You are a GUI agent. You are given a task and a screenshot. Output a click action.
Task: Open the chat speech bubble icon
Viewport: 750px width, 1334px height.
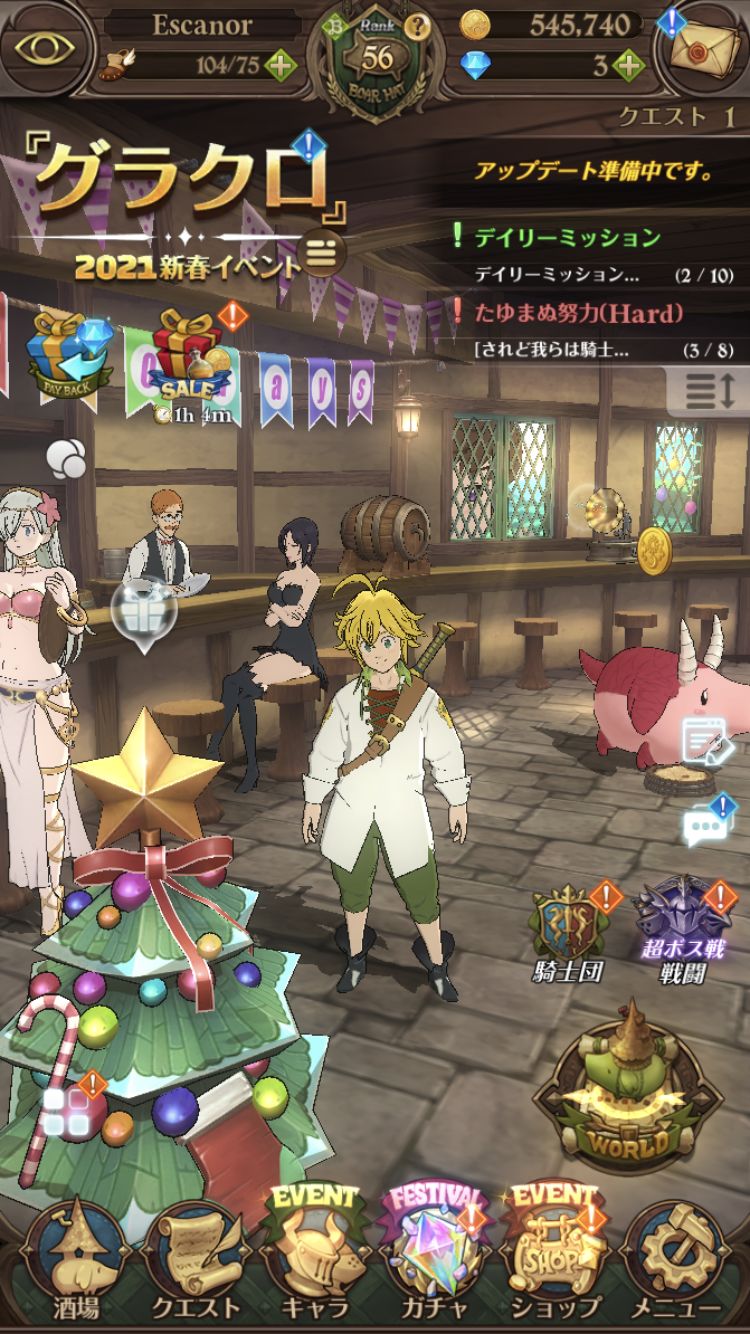pos(709,826)
